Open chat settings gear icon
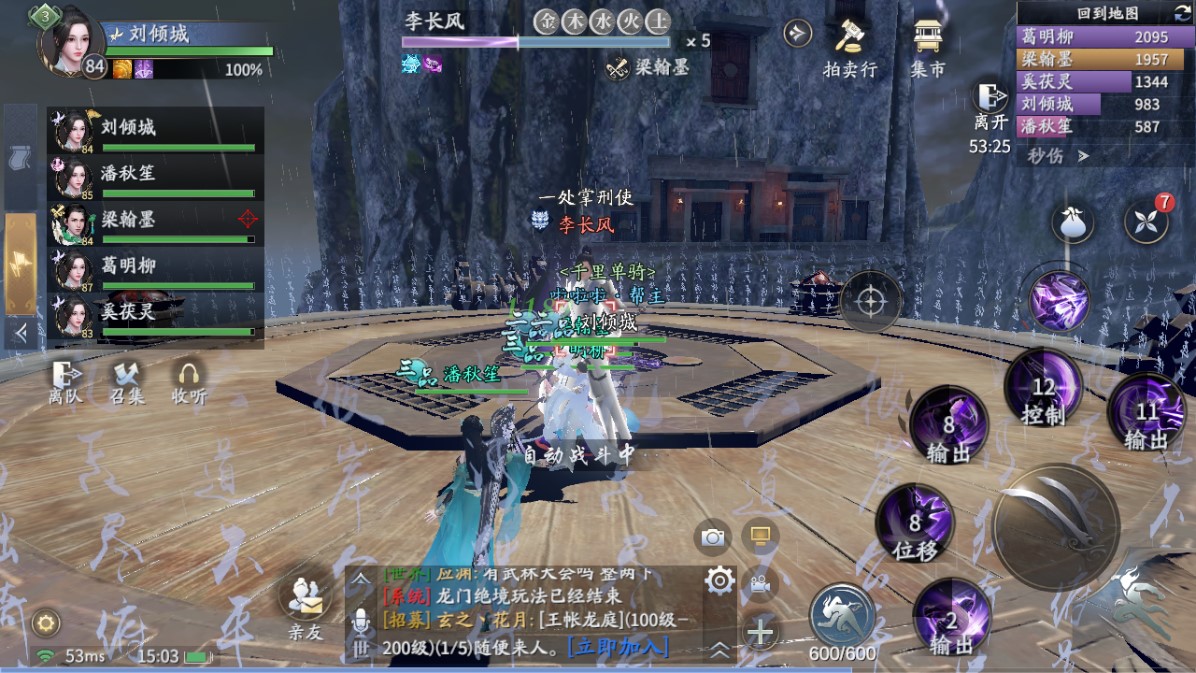 tap(719, 580)
